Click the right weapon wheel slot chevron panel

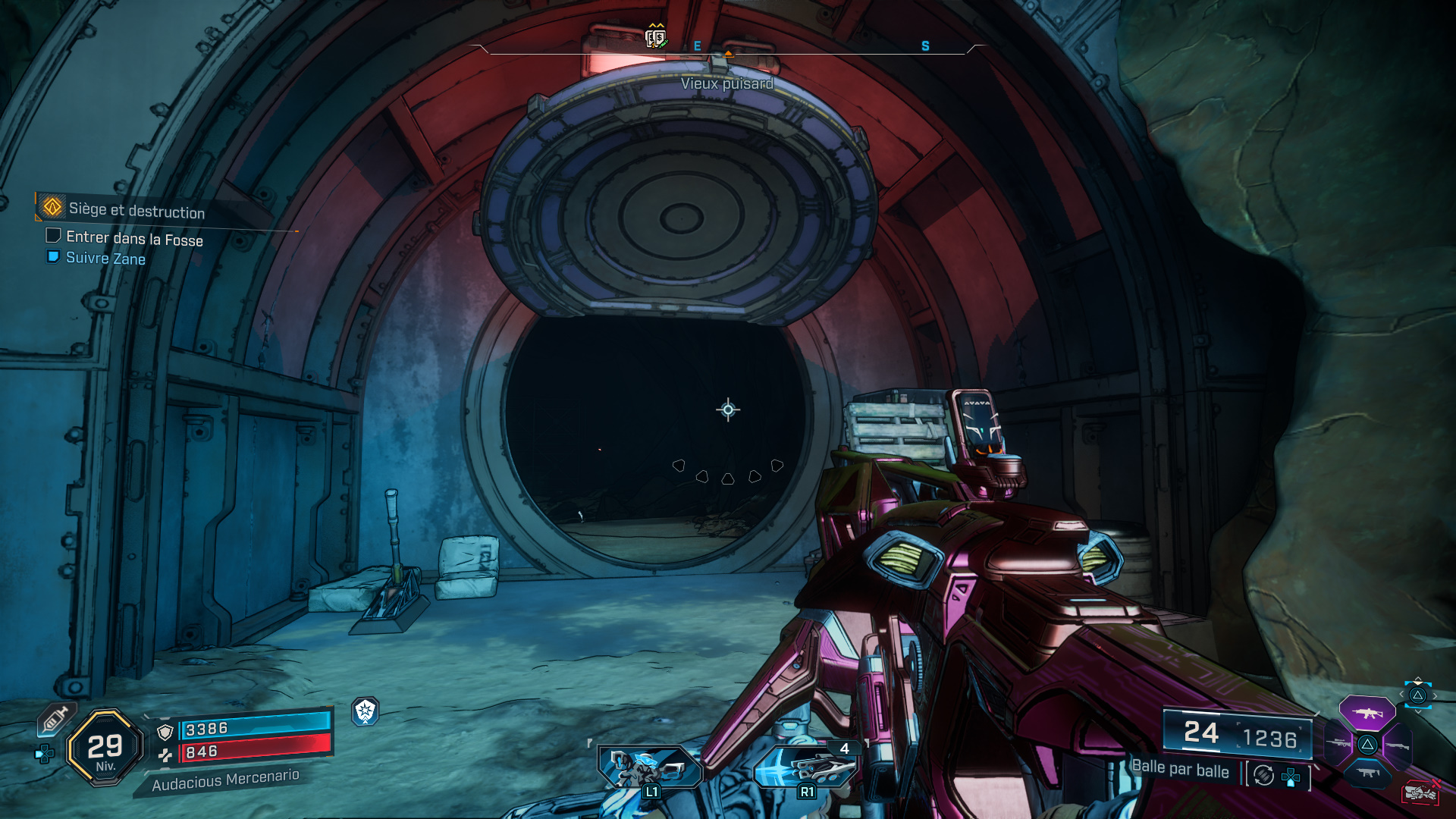point(1418,695)
